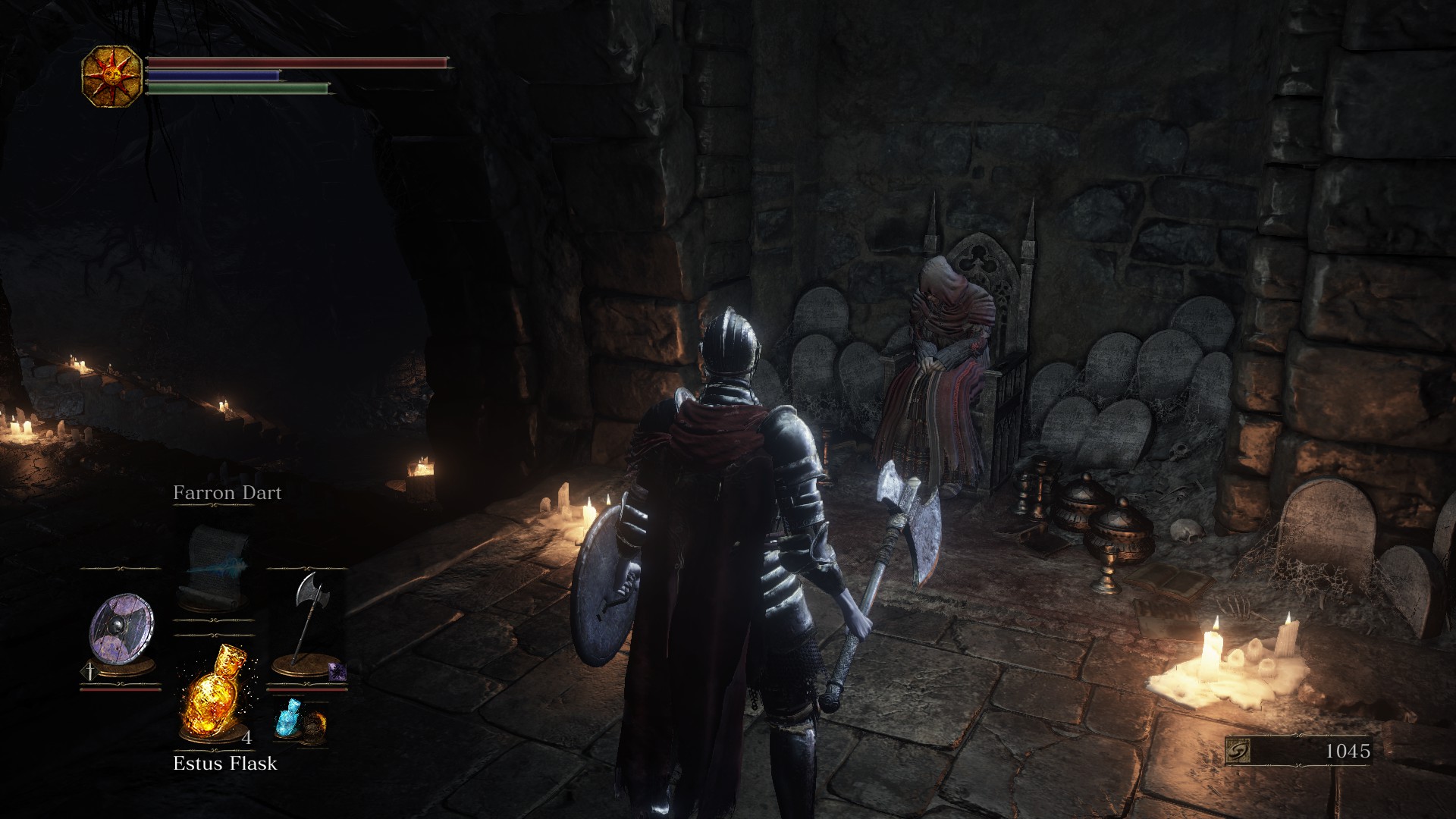This screenshot has height=819, width=1456.
Task: Select the round shield left-hand slot
Action: point(121,631)
